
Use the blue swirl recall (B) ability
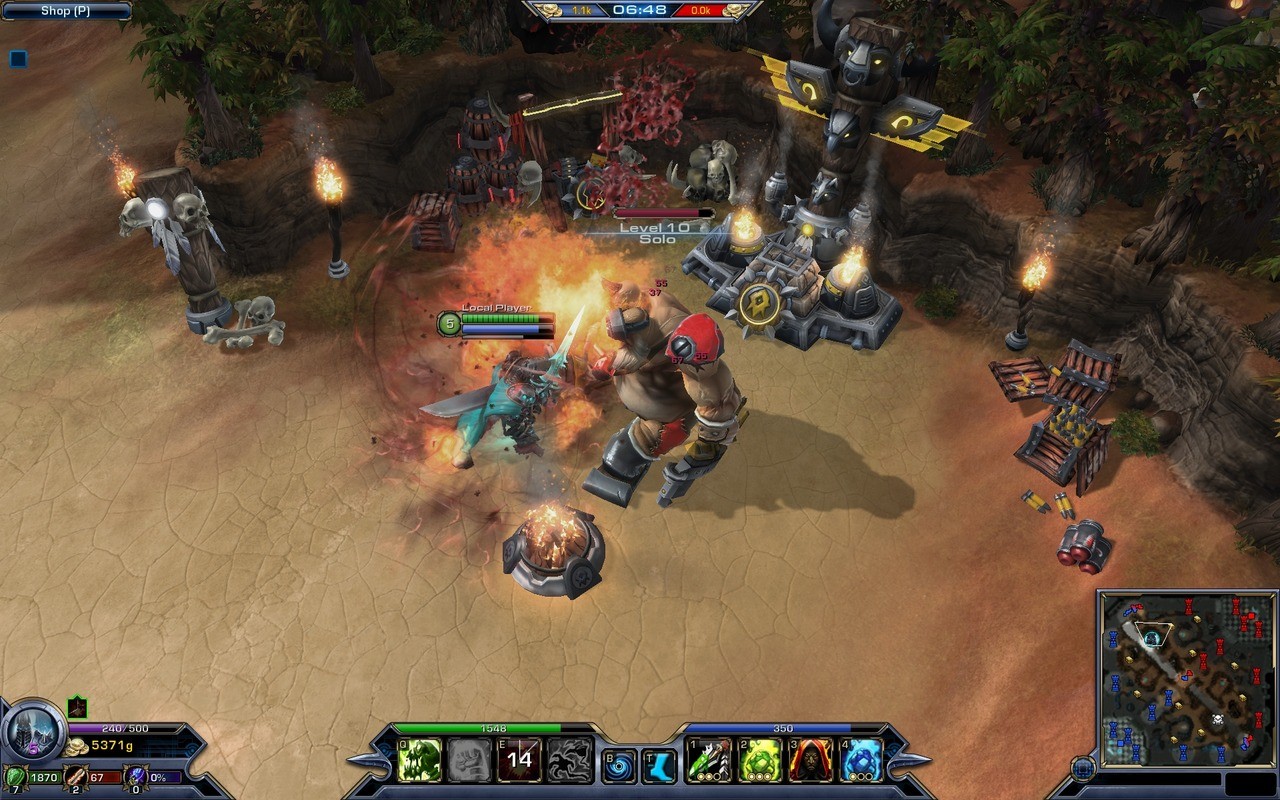tap(619, 766)
